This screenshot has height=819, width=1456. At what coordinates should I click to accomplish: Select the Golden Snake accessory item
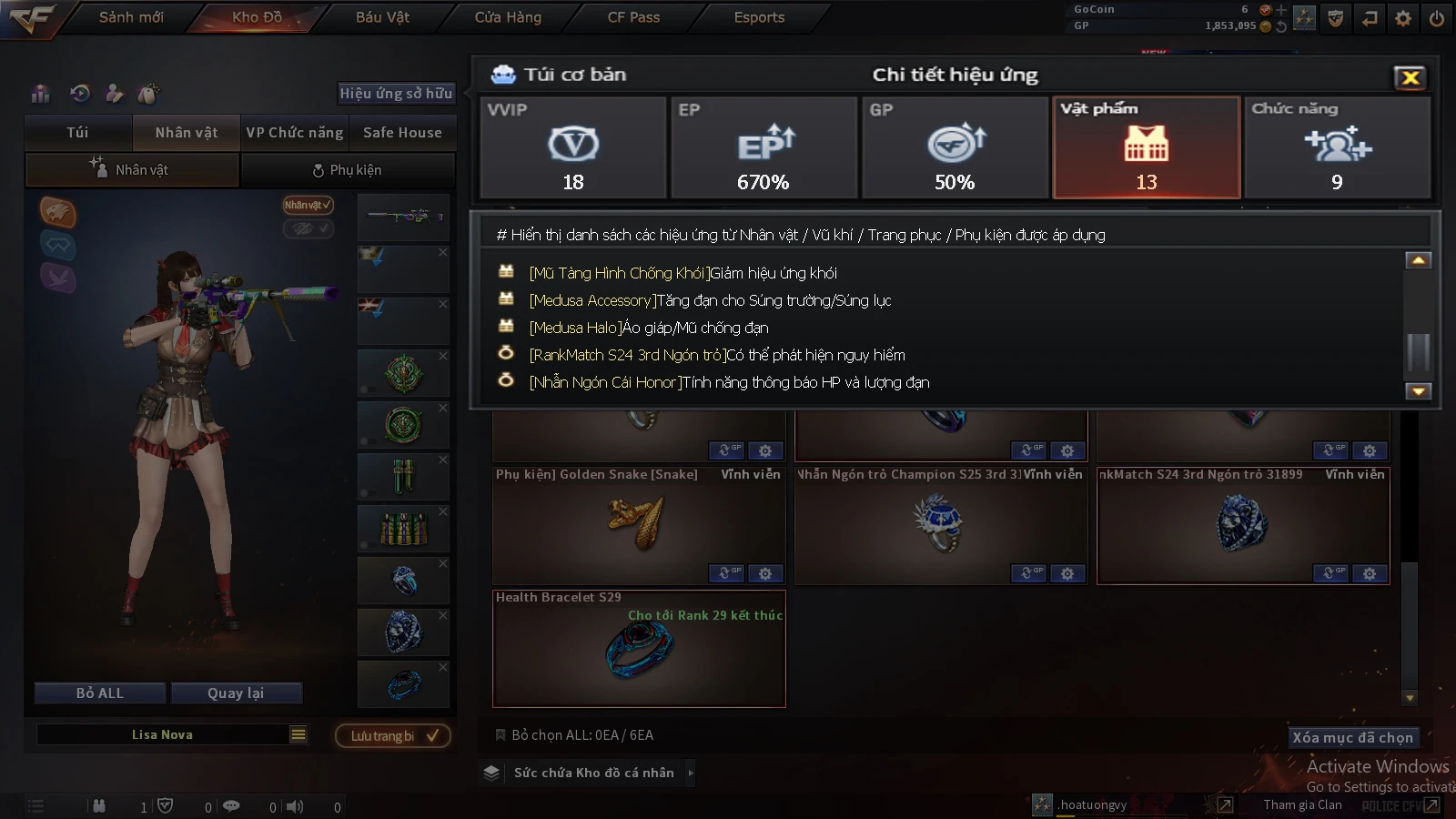[x=638, y=526]
